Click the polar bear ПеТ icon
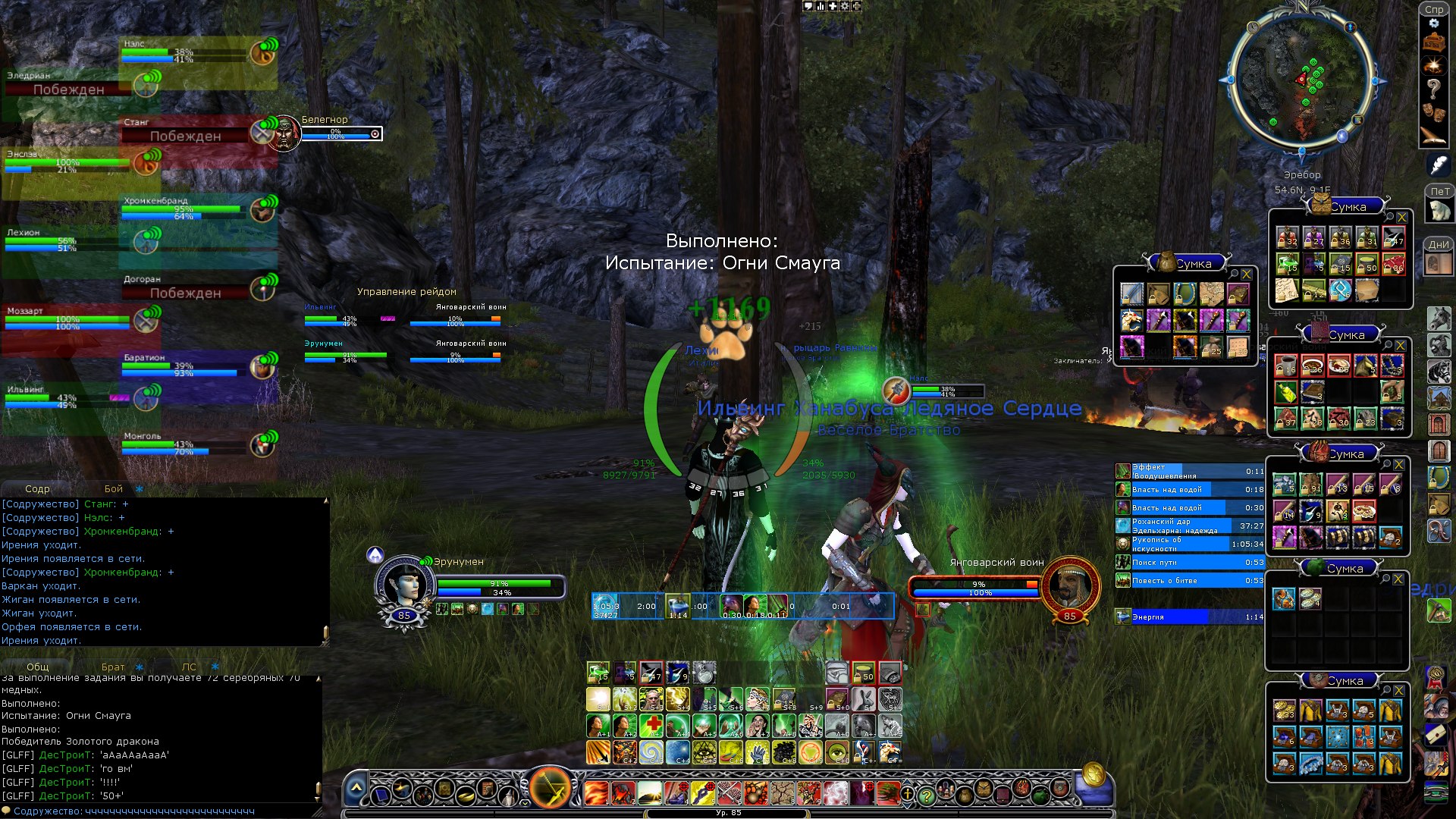Image resolution: width=1456 pixels, height=819 pixels. [x=1439, y=211]
